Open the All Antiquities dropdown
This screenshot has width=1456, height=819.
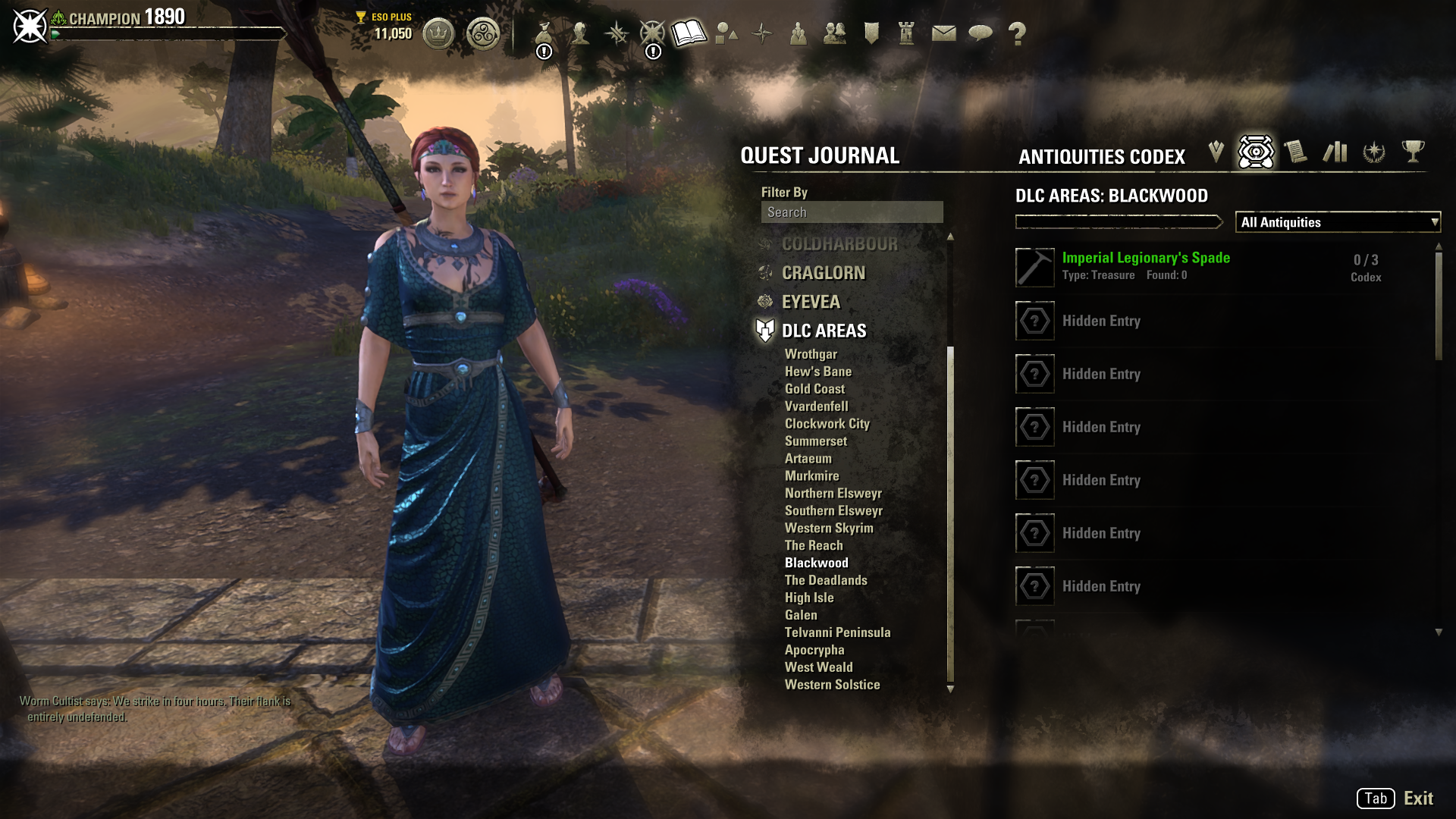click(x=1338, y=222)
